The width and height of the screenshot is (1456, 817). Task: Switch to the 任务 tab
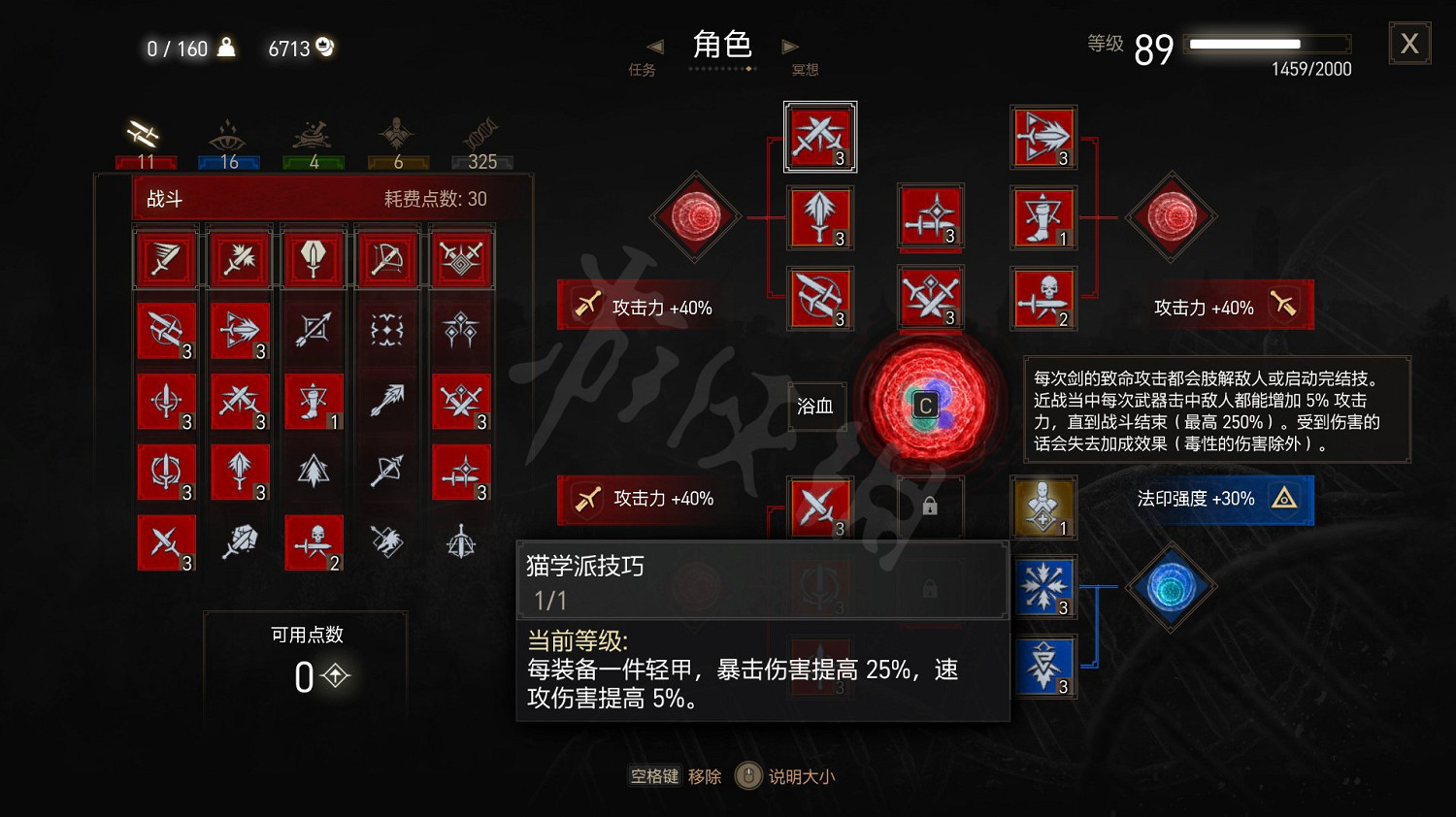[643, 69]
